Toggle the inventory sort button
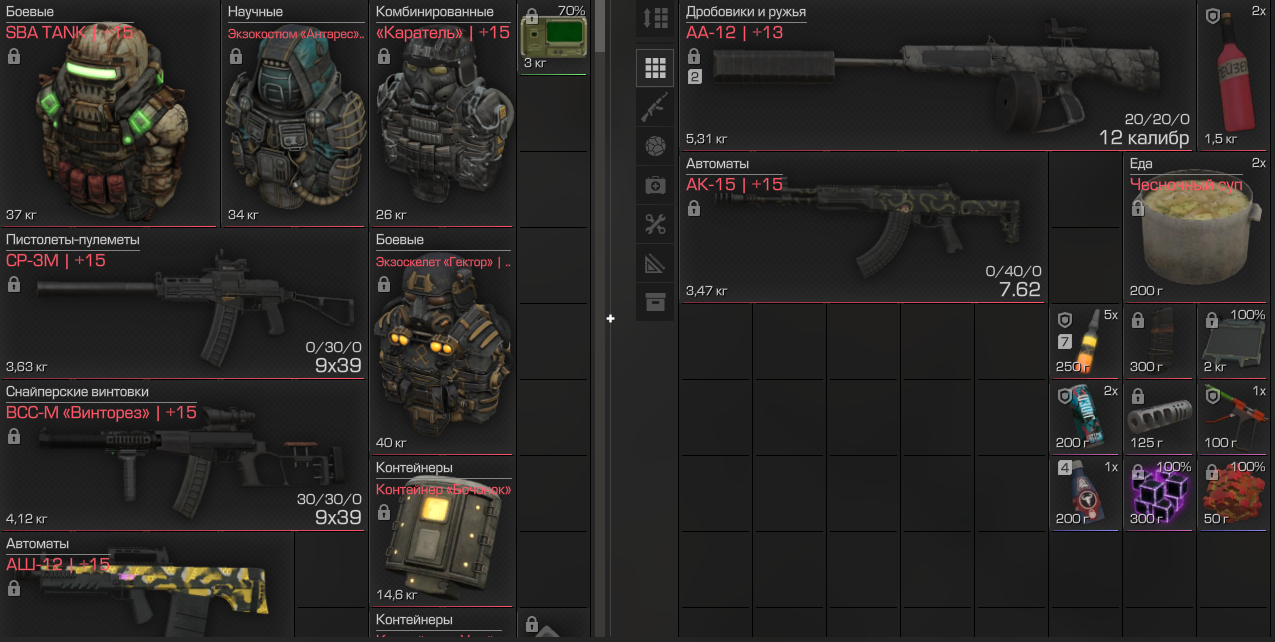 [x=655, y=18]
